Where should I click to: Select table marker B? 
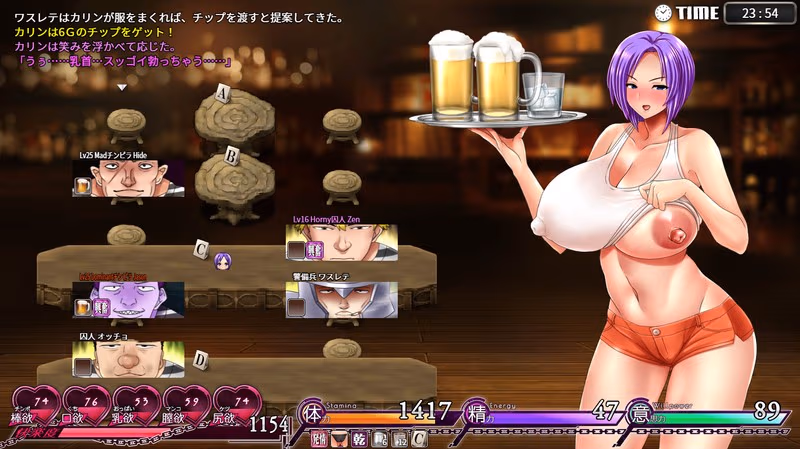231,155
